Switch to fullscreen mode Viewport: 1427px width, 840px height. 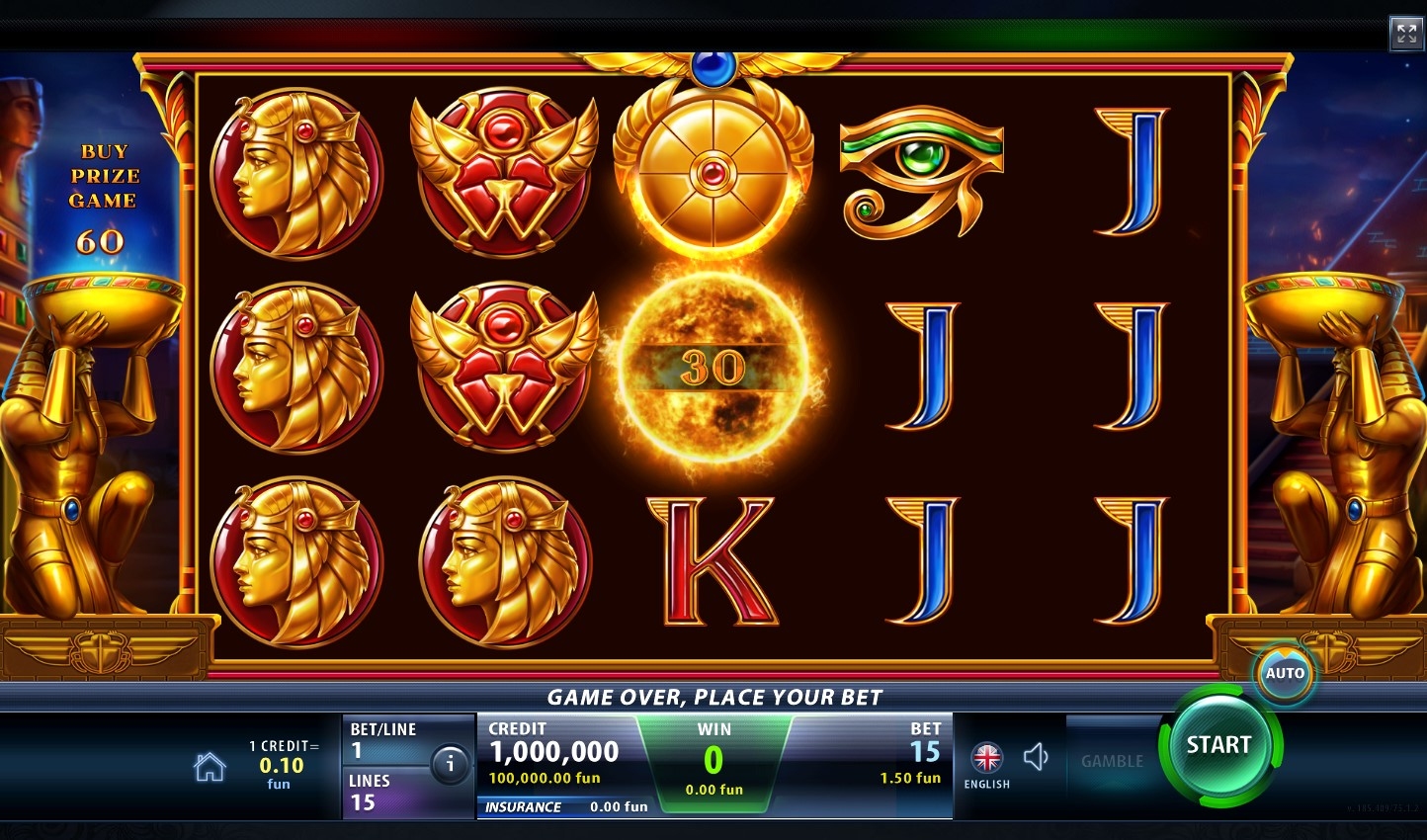click(x=1405, y=34)
